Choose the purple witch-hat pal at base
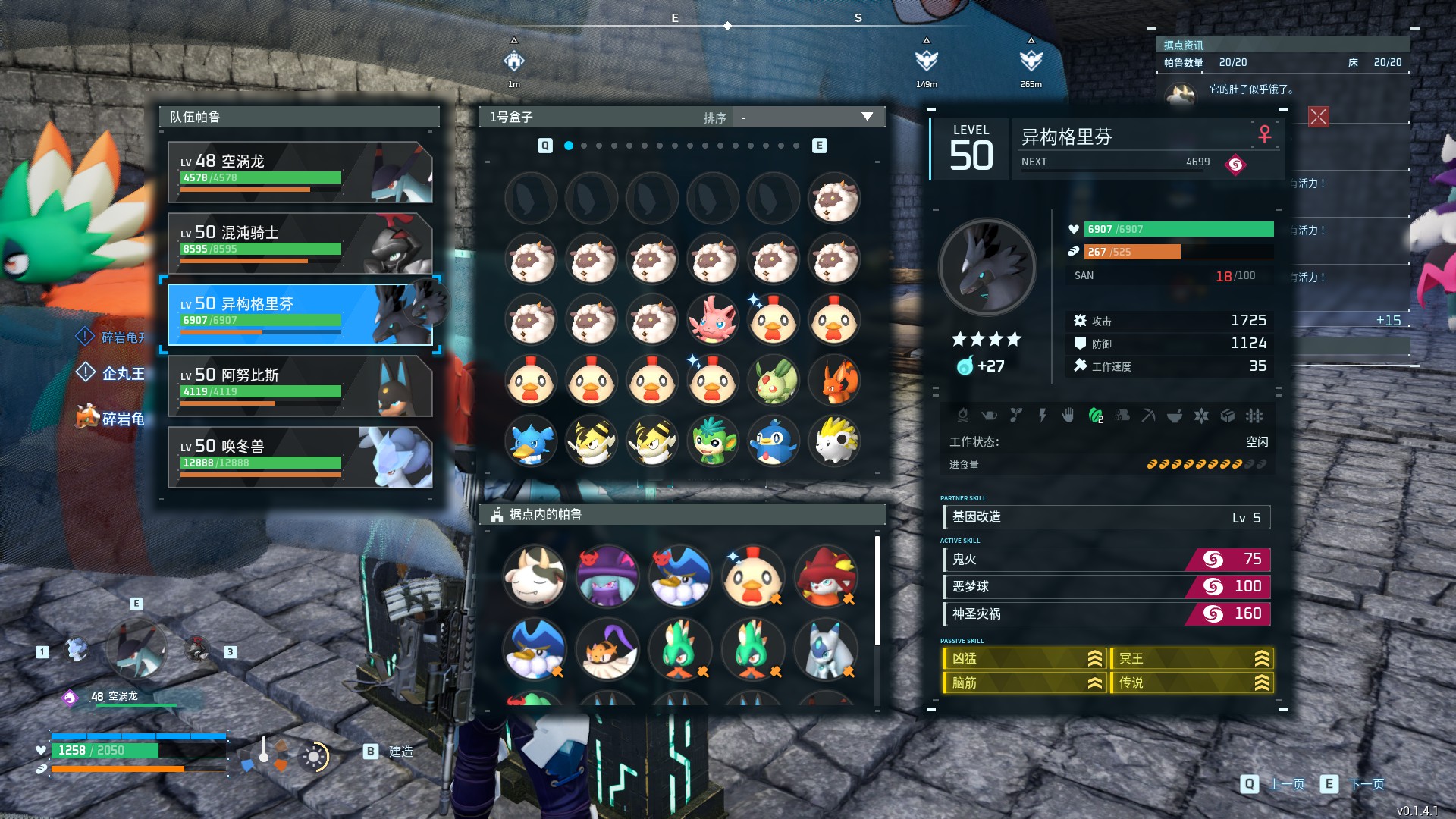 (607, 577)
